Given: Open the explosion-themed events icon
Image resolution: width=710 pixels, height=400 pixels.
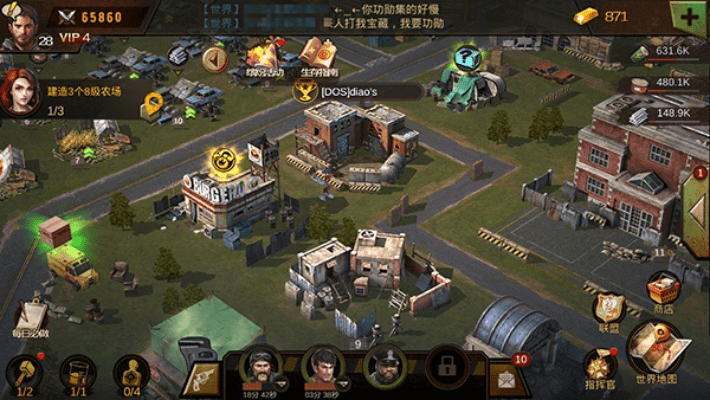Looking at the screenshot, I should (264, 56).
